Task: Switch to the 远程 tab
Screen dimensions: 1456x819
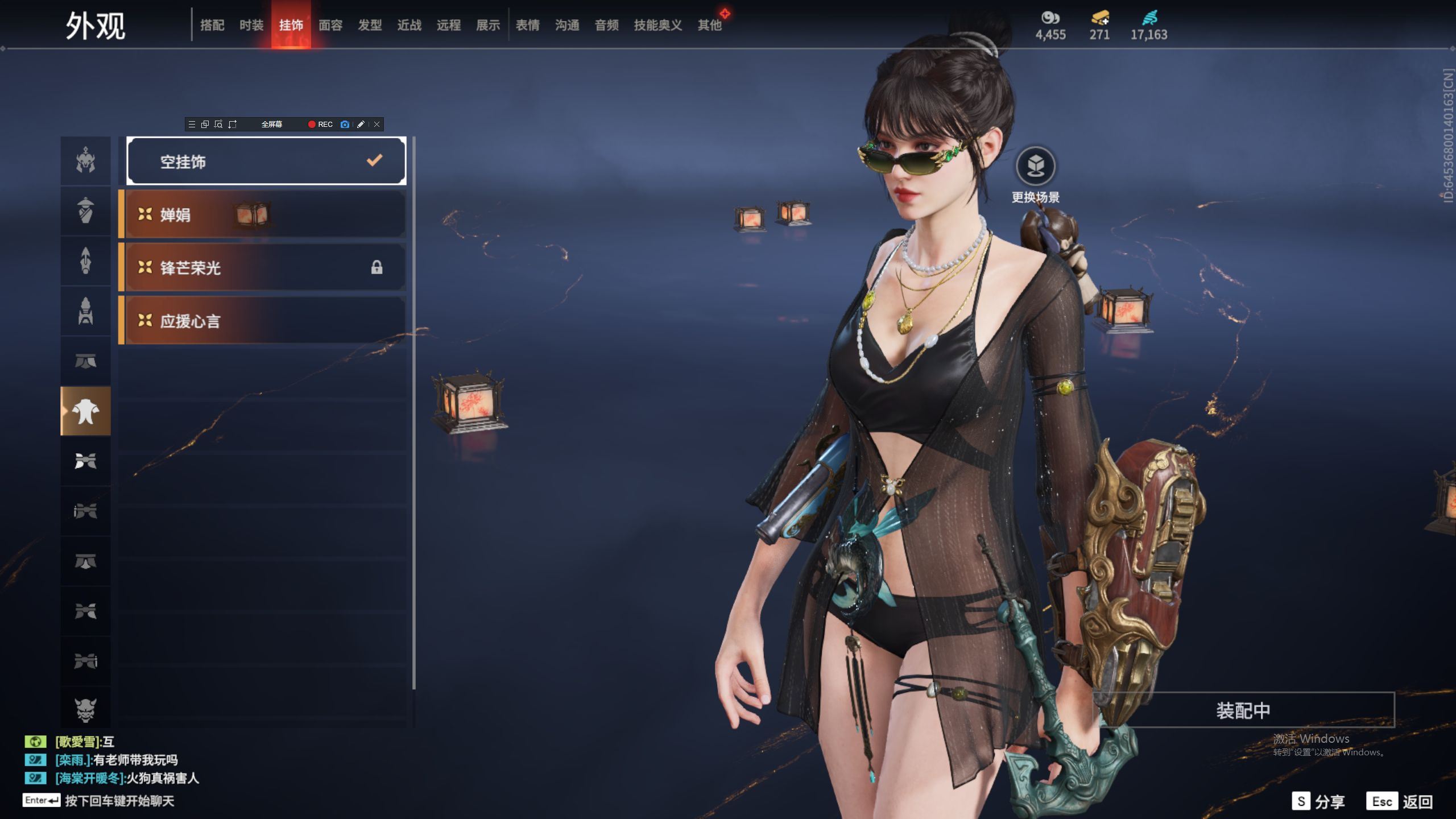Action: tap(449, 25)
